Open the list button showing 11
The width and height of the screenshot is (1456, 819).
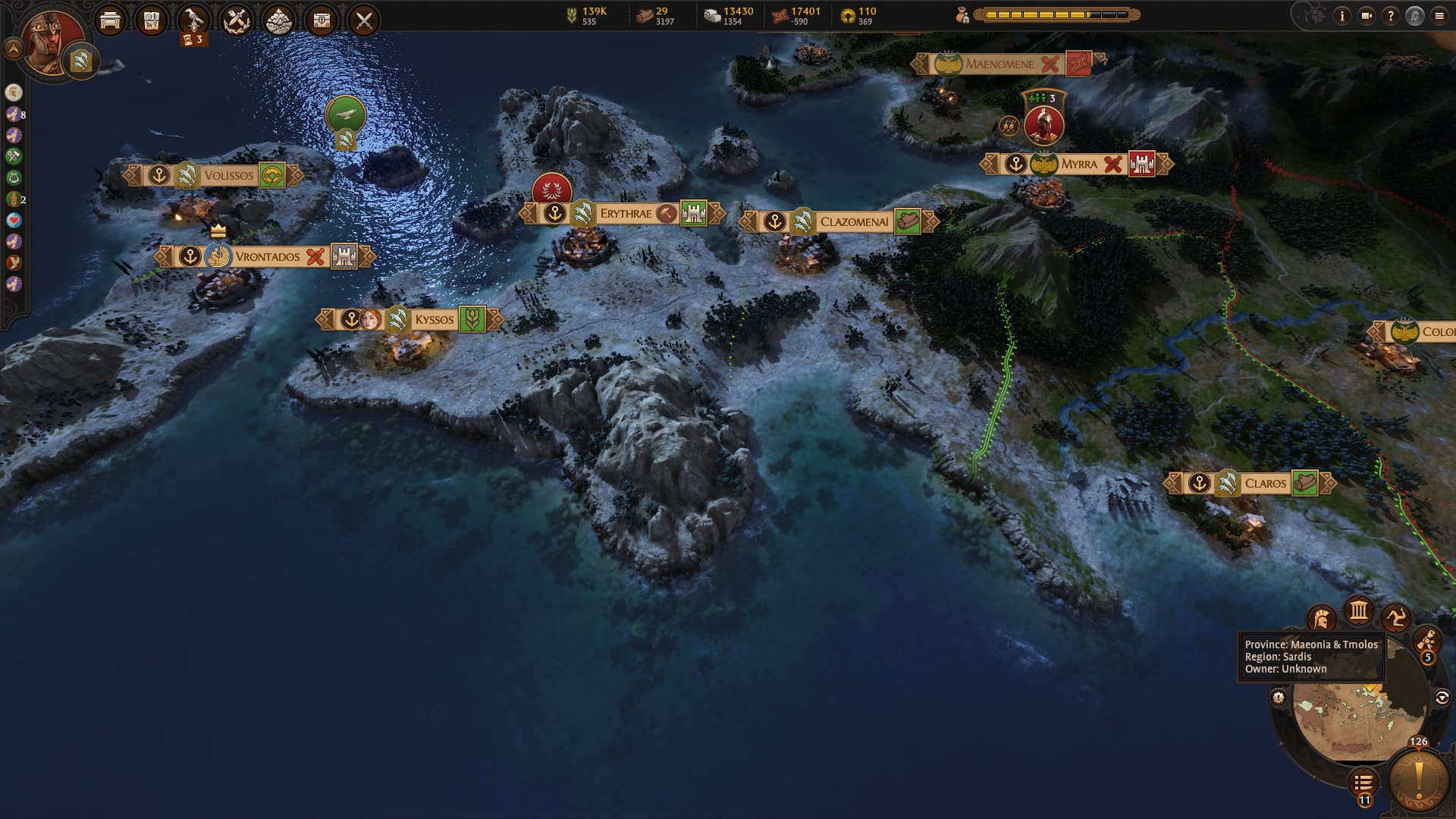[1363, 783]
